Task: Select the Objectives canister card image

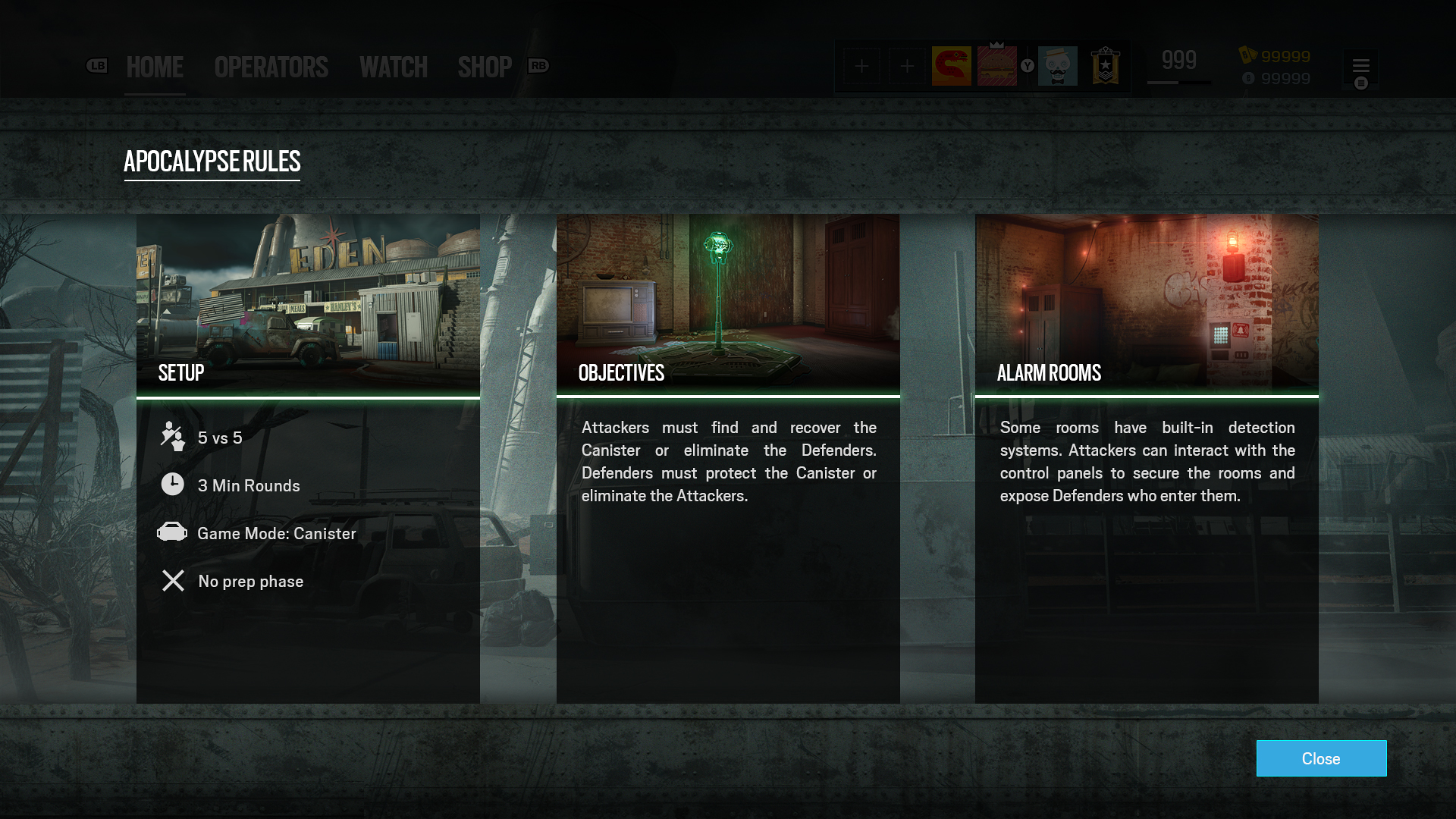Action: click(x=728, y=303)
